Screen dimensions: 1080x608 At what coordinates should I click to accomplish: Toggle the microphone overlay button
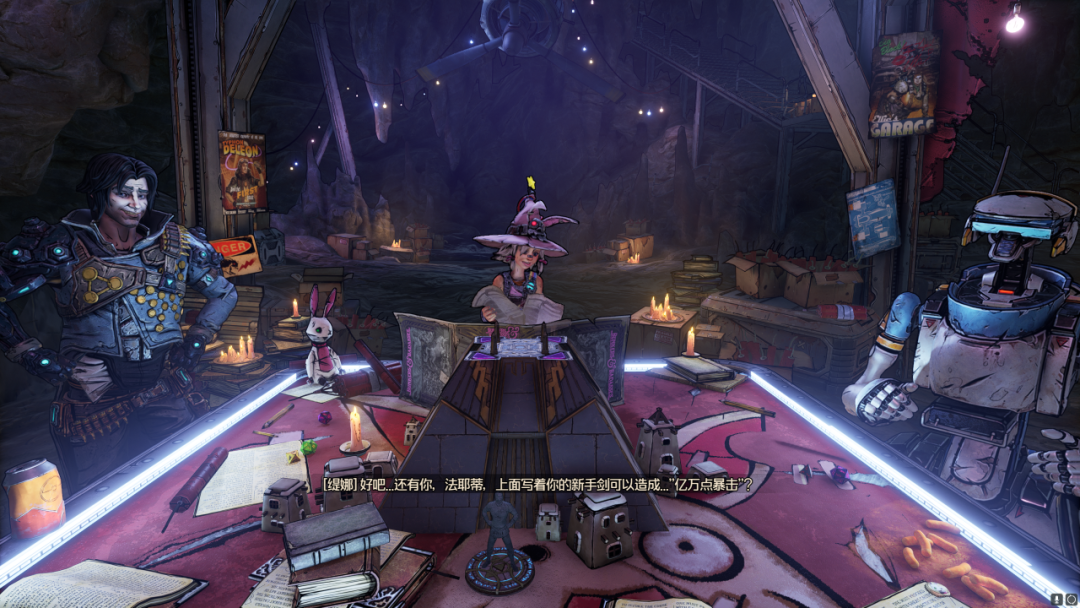[1057, 598]
